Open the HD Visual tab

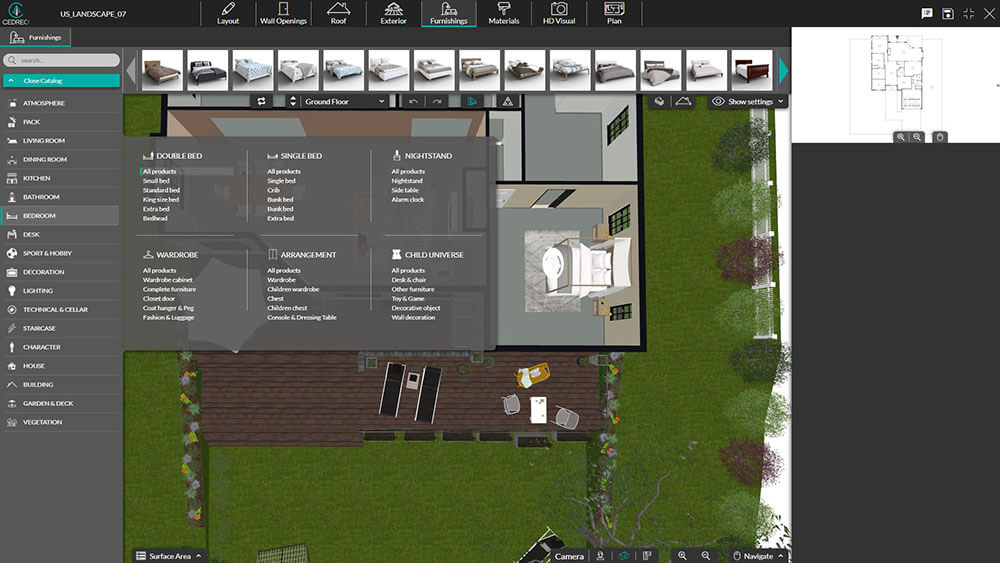(559, 13)
